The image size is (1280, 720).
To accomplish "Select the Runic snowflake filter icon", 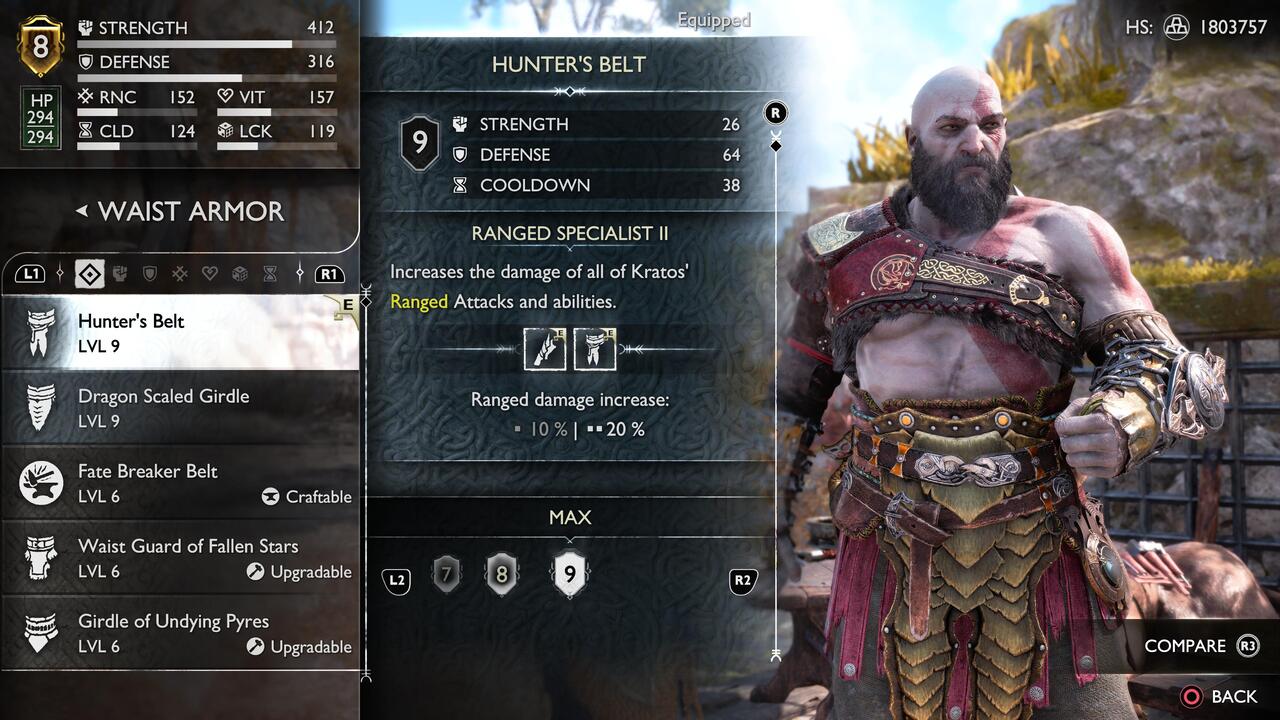I will click(x=181, y=273).
